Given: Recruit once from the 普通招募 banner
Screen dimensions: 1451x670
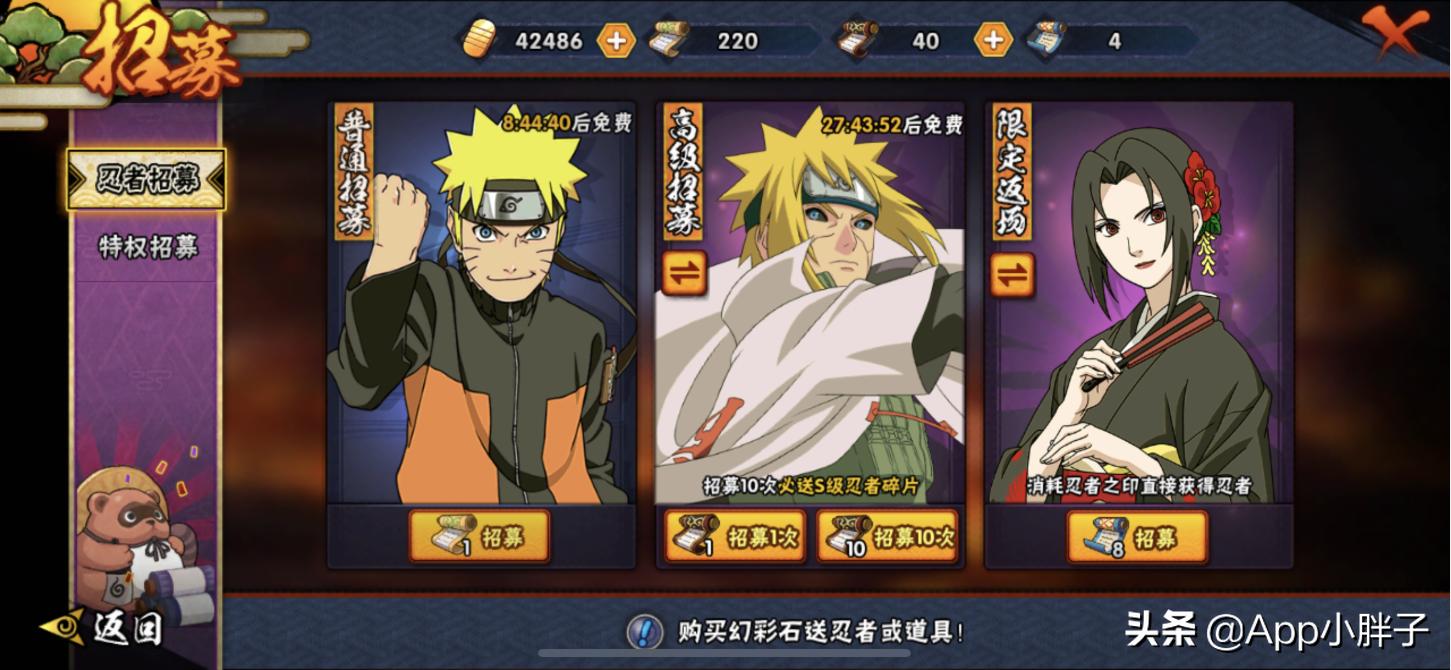Looking at the screenshot, I should pyautogui.click(x=480, y=537).
